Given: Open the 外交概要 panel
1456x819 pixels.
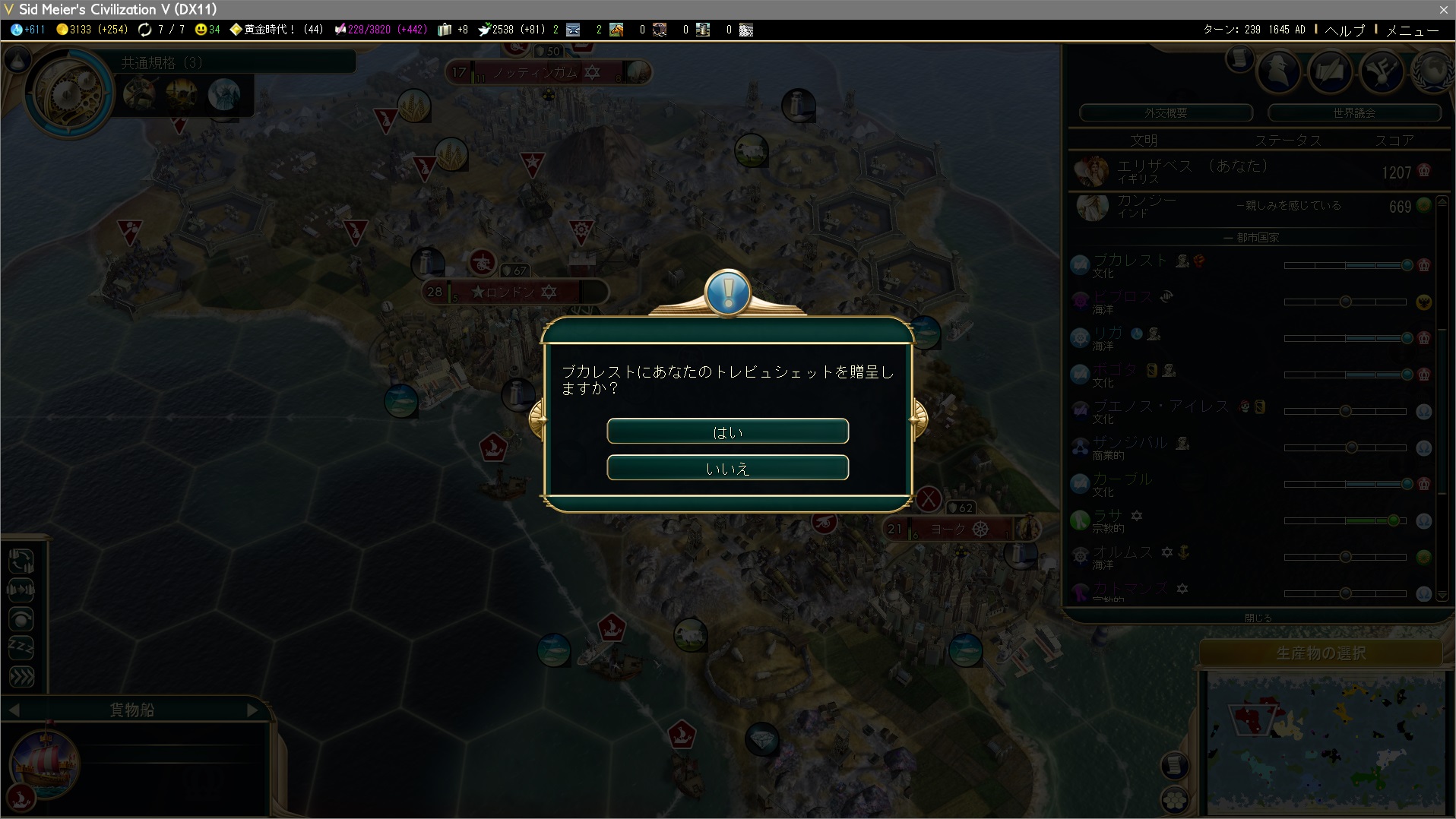Looking at the screenshot, I should click(1166, 112).
